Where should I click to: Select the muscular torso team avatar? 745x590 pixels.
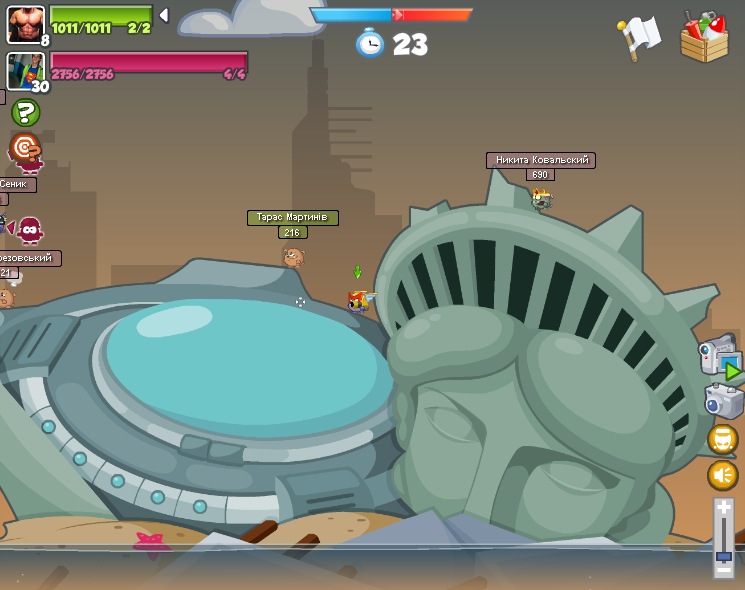coord(24,23)
